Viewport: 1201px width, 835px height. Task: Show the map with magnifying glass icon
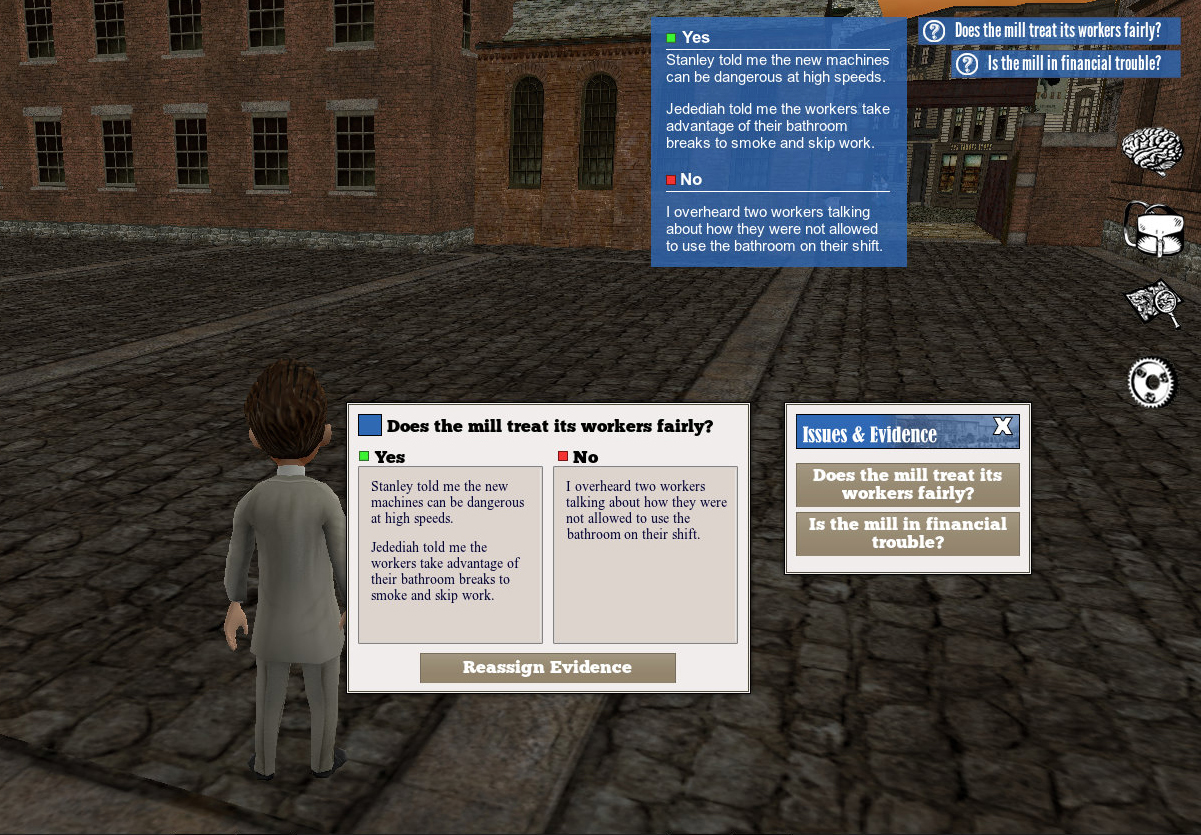(x=1154, y=302)
